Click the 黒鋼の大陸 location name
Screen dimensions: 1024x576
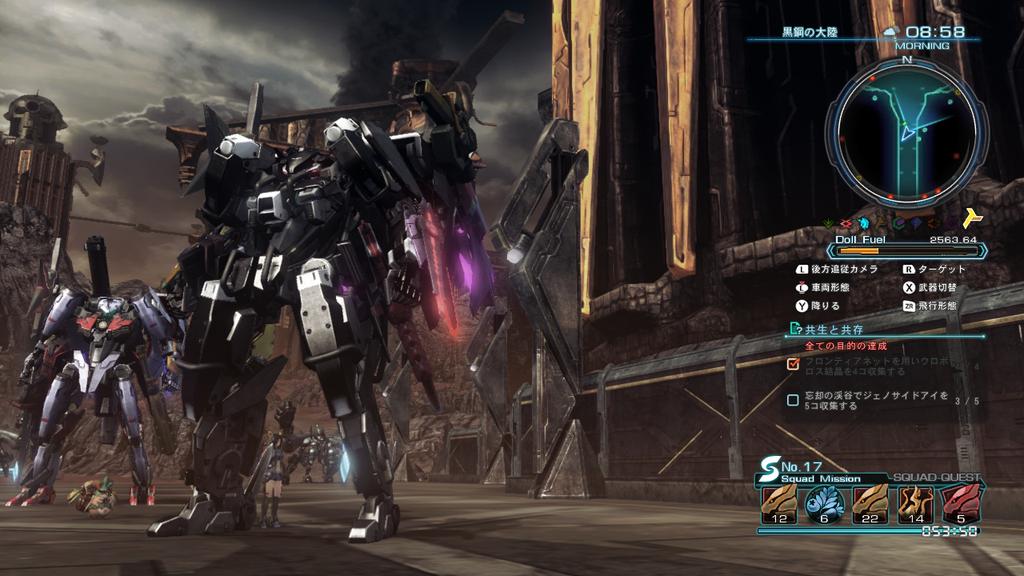coord(811,32)
